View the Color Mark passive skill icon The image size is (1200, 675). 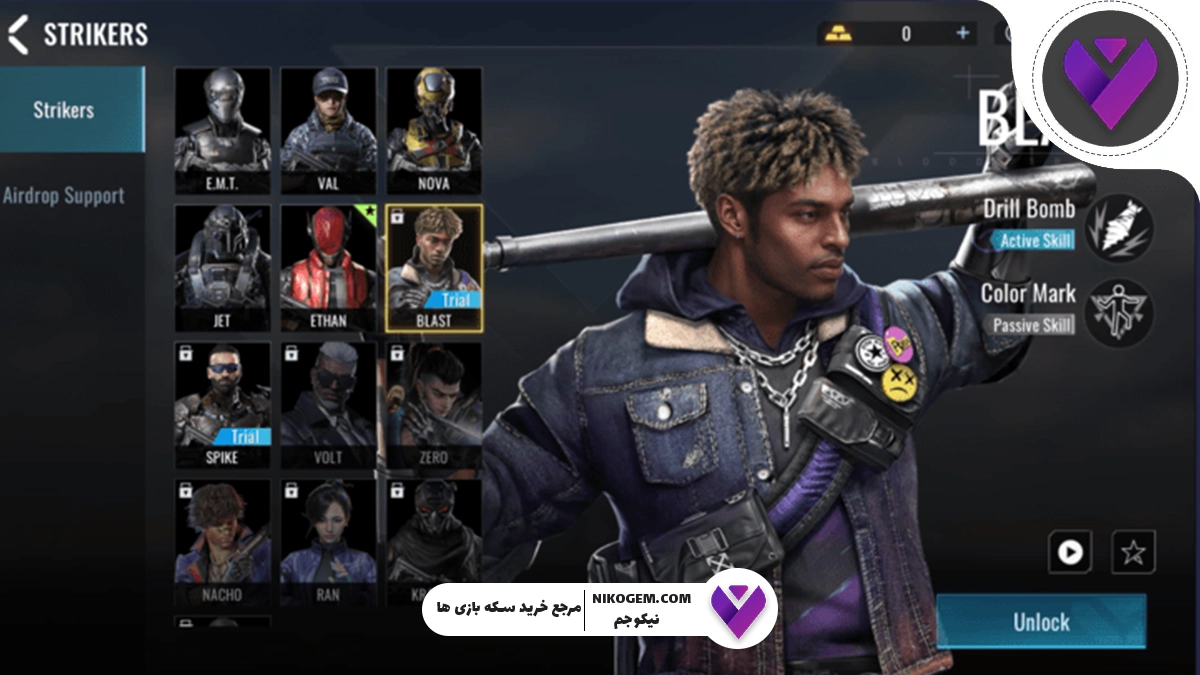point(1119,312)
